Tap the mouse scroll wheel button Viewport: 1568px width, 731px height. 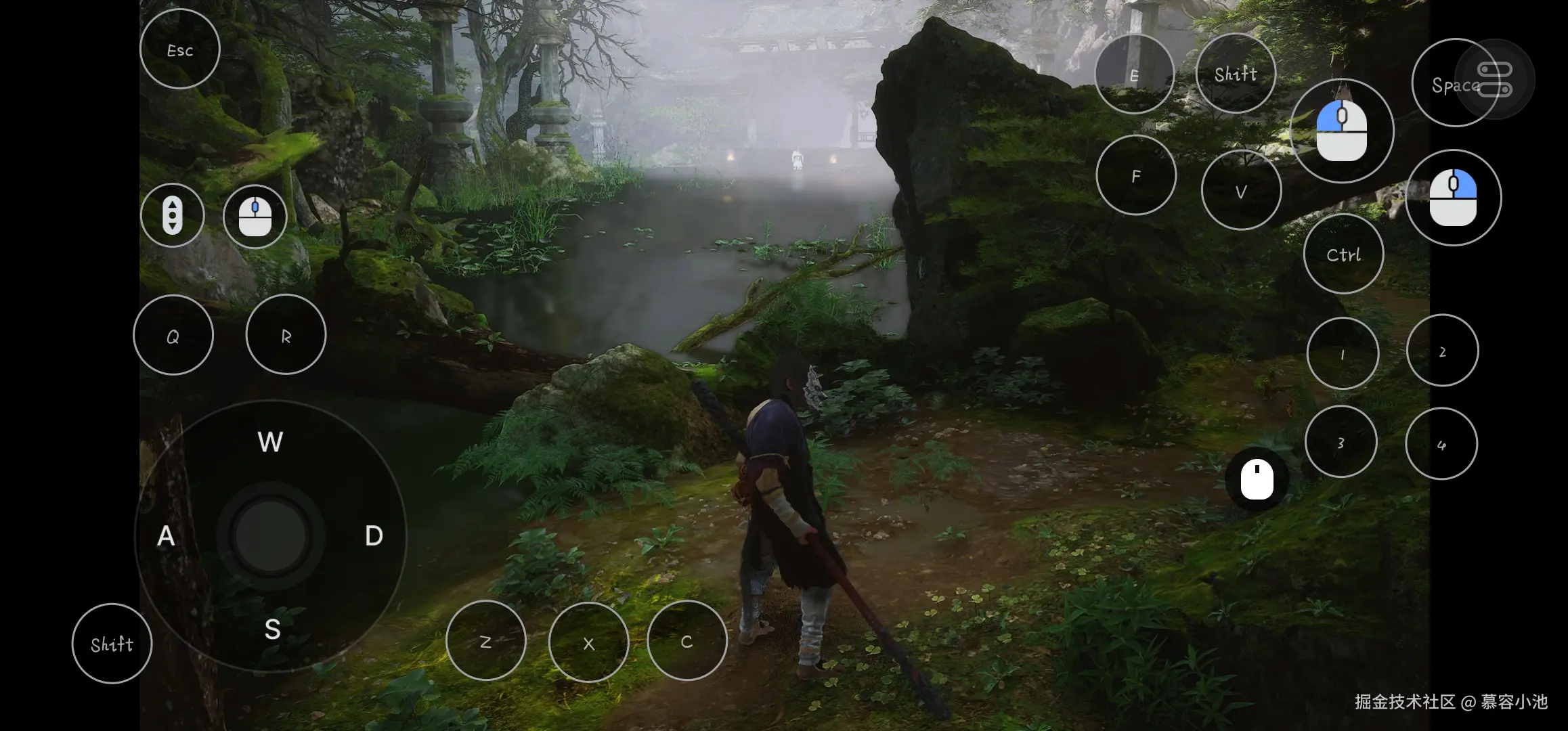(x=173, y=216)
